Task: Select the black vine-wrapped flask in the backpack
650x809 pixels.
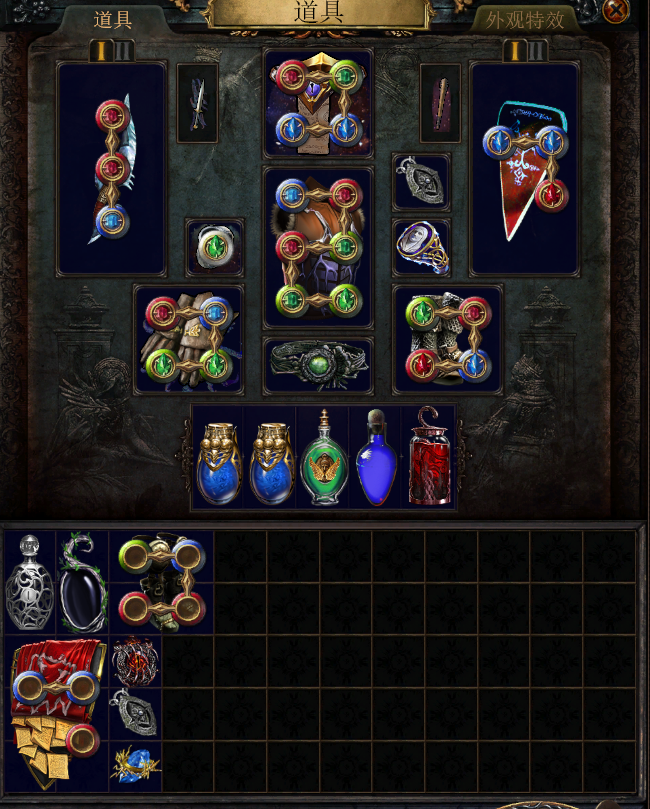Action: tap(82, 583)
